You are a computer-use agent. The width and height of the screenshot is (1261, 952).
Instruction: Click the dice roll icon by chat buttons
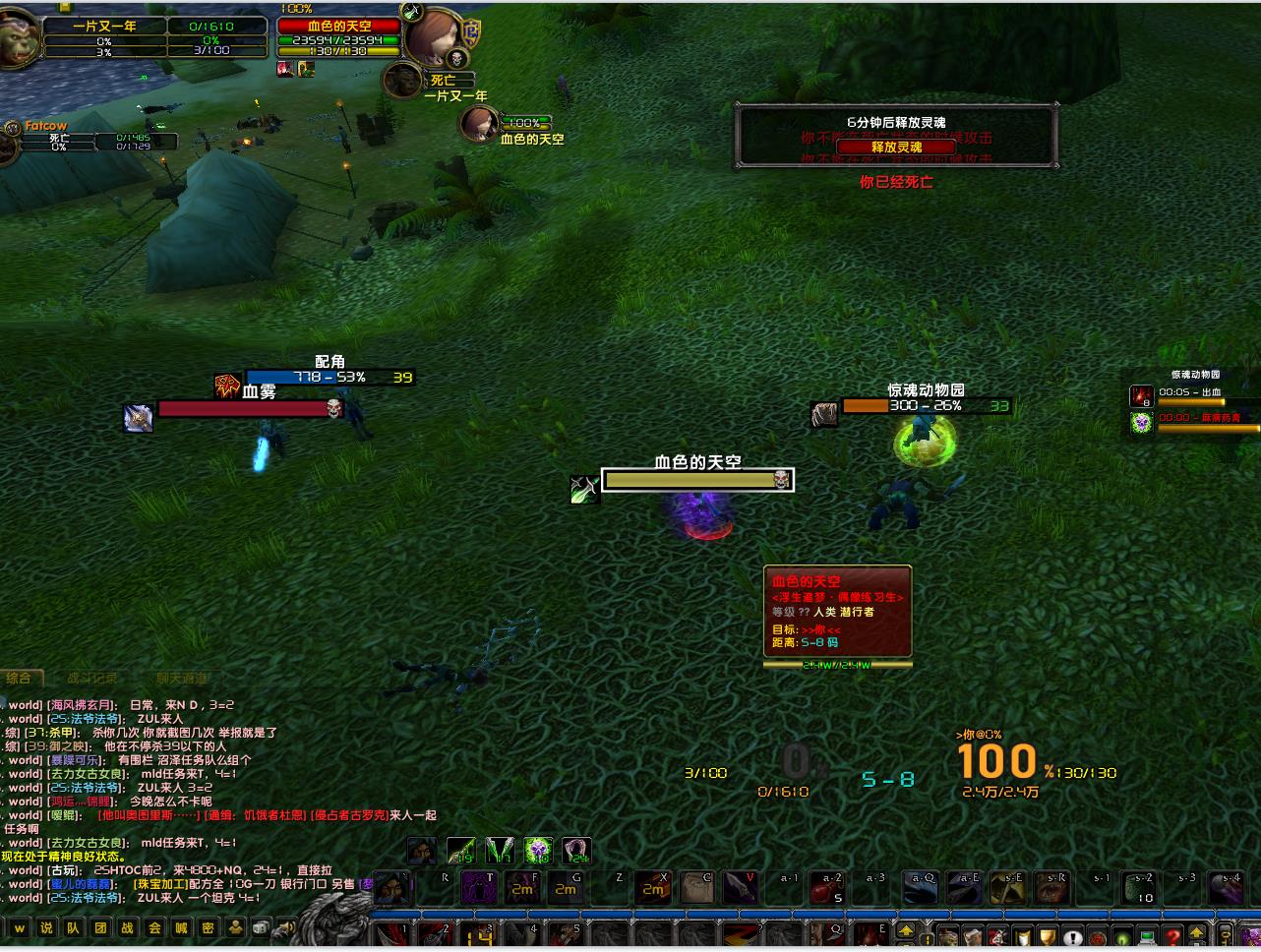pos(261,927)
